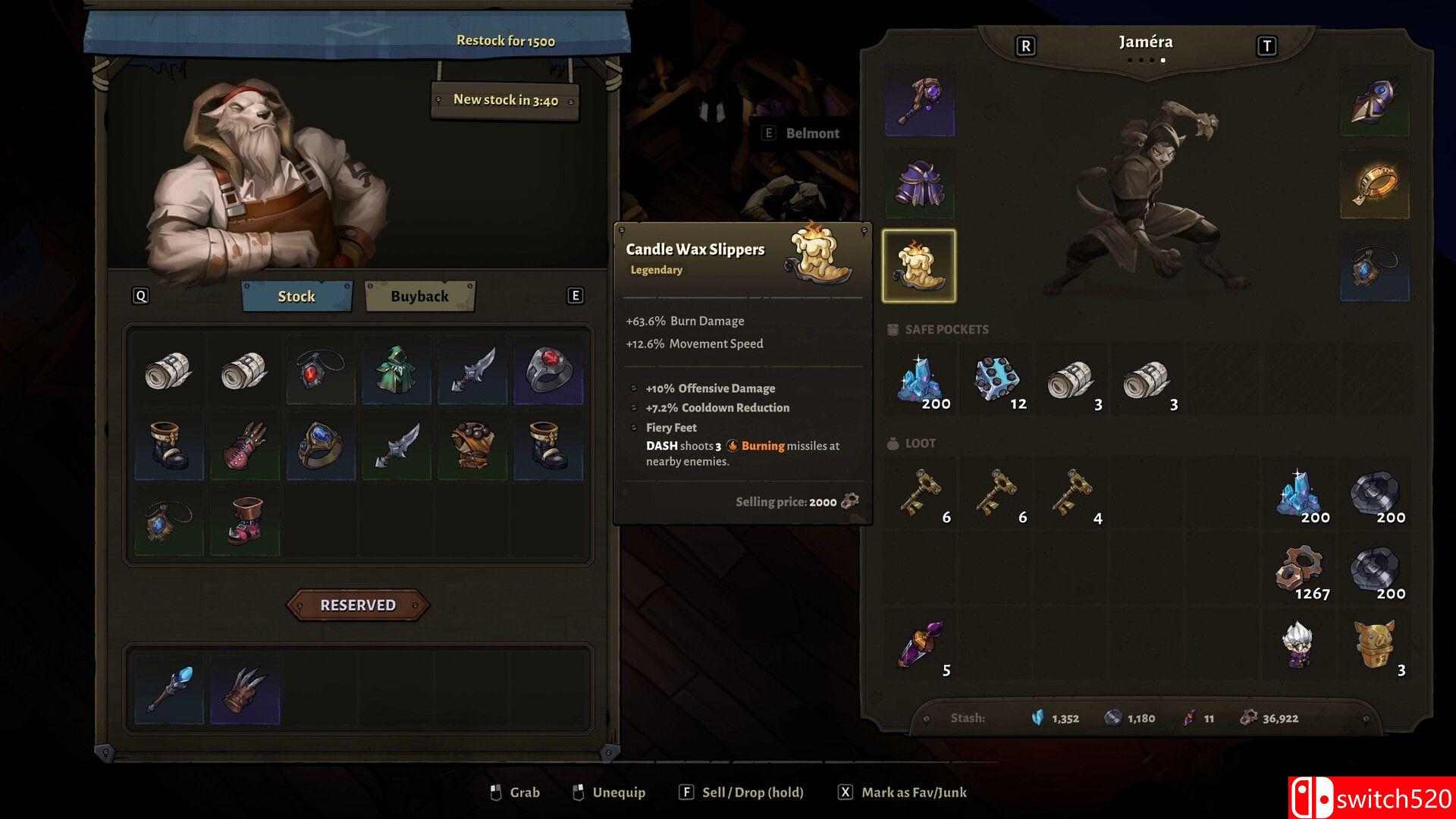Click the equipped purple staff weapon

(919, 102)
